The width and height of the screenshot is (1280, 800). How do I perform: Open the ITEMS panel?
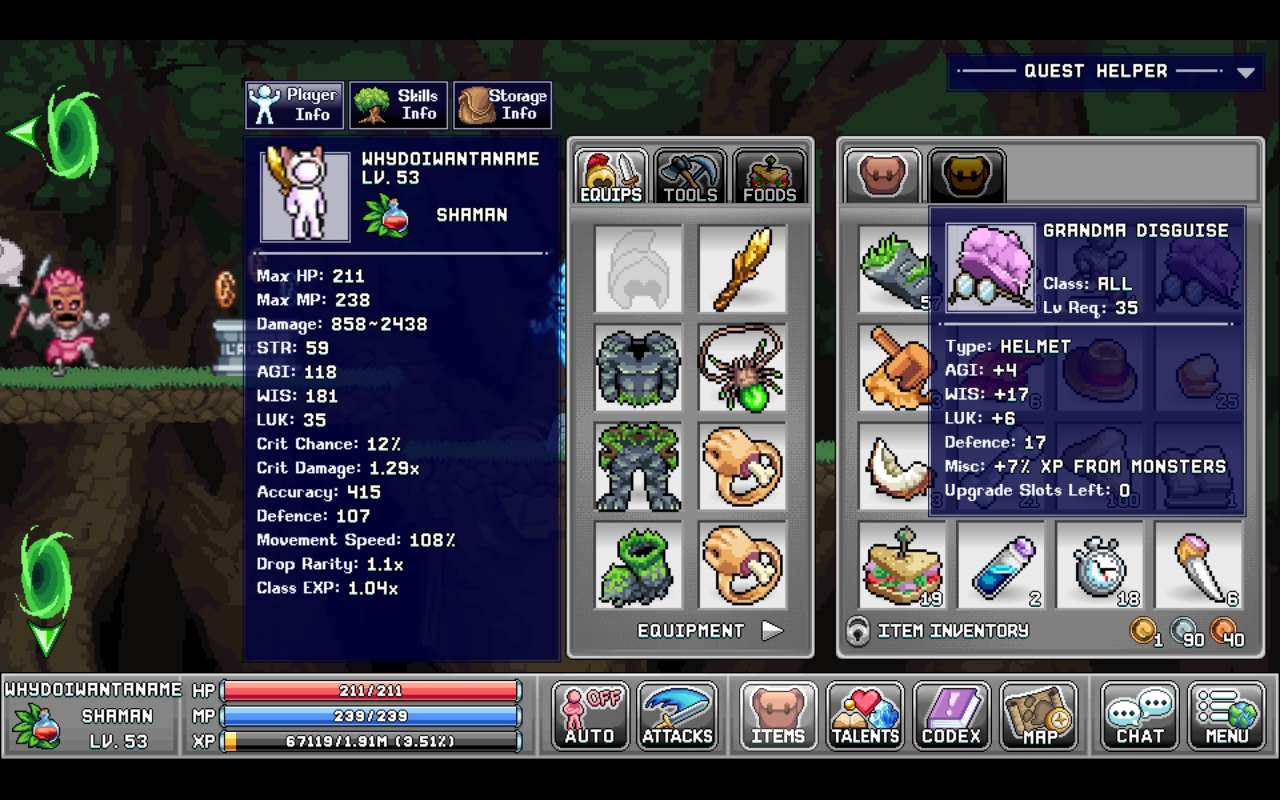[777, 715]
